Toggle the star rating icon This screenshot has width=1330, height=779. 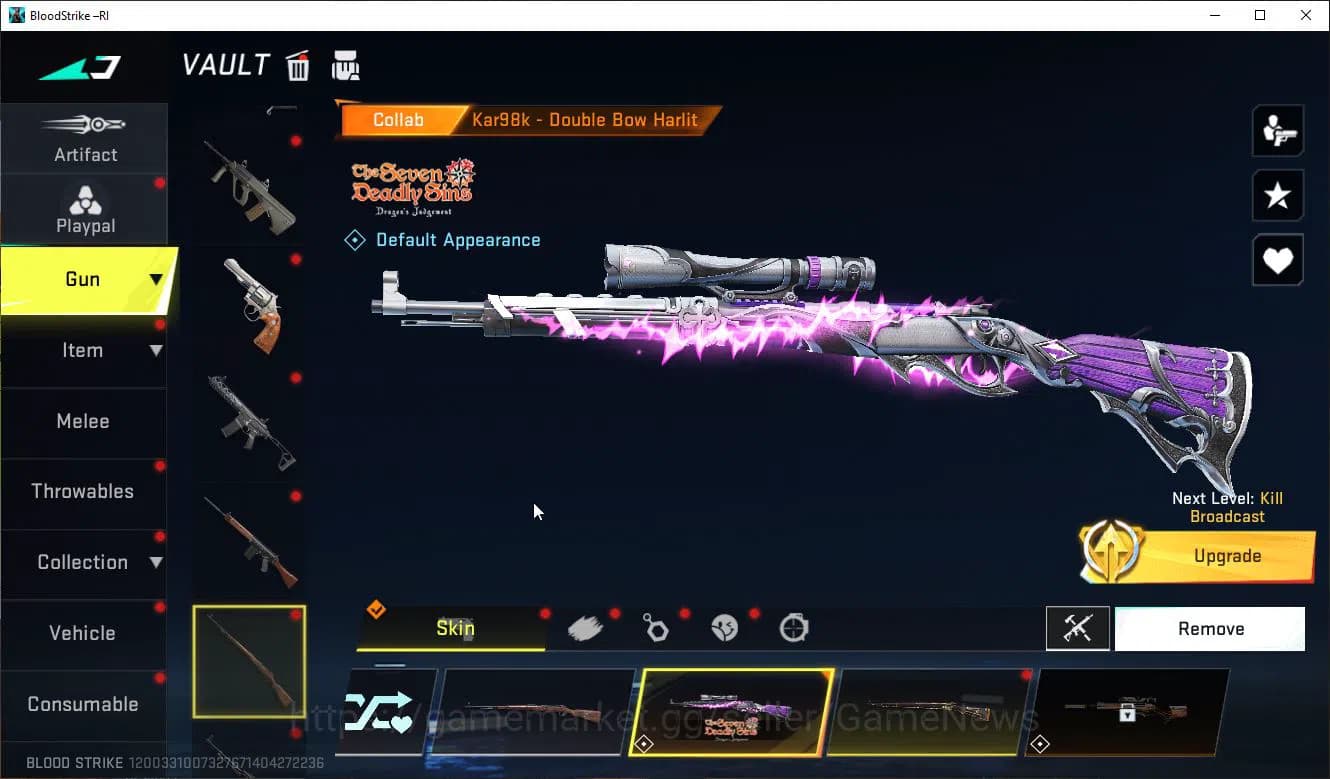point(1277,196)
